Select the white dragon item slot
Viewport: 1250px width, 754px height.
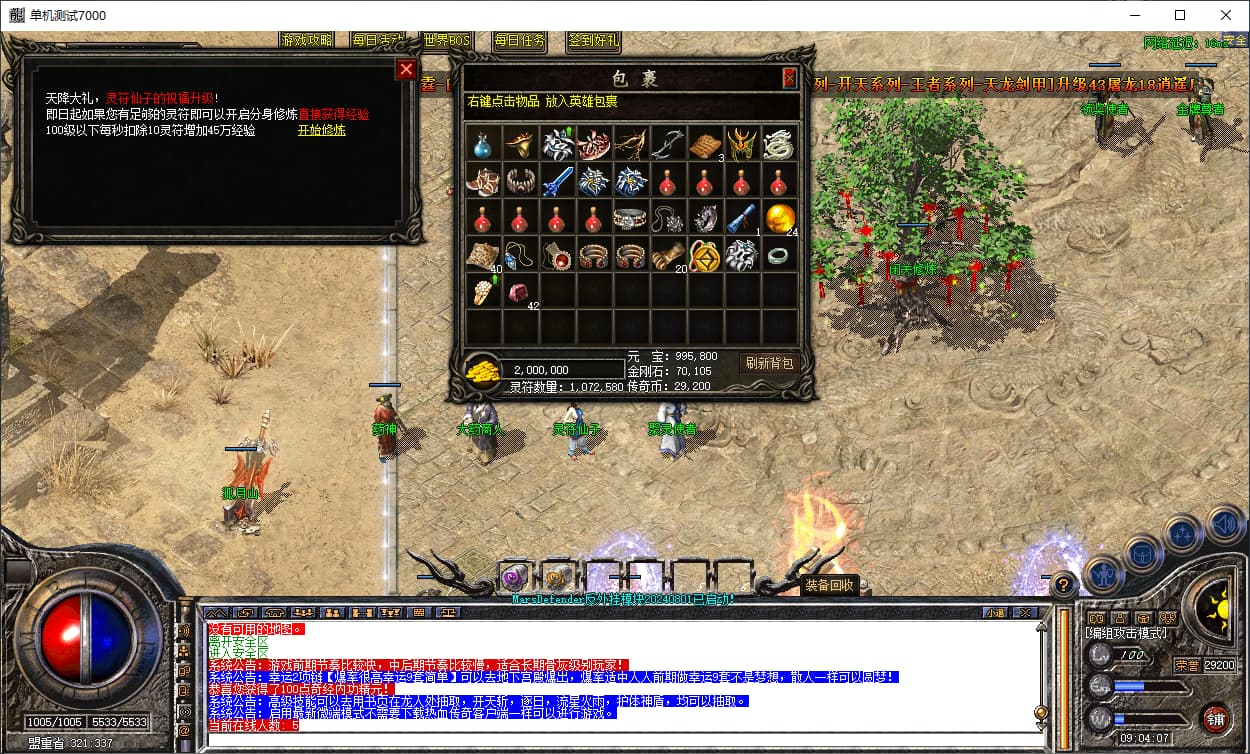(779, 145)
